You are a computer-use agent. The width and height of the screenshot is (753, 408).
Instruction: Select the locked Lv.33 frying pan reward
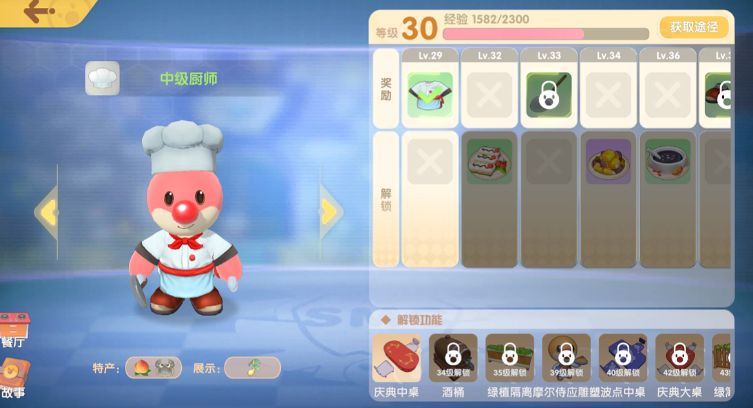[549, 95]
